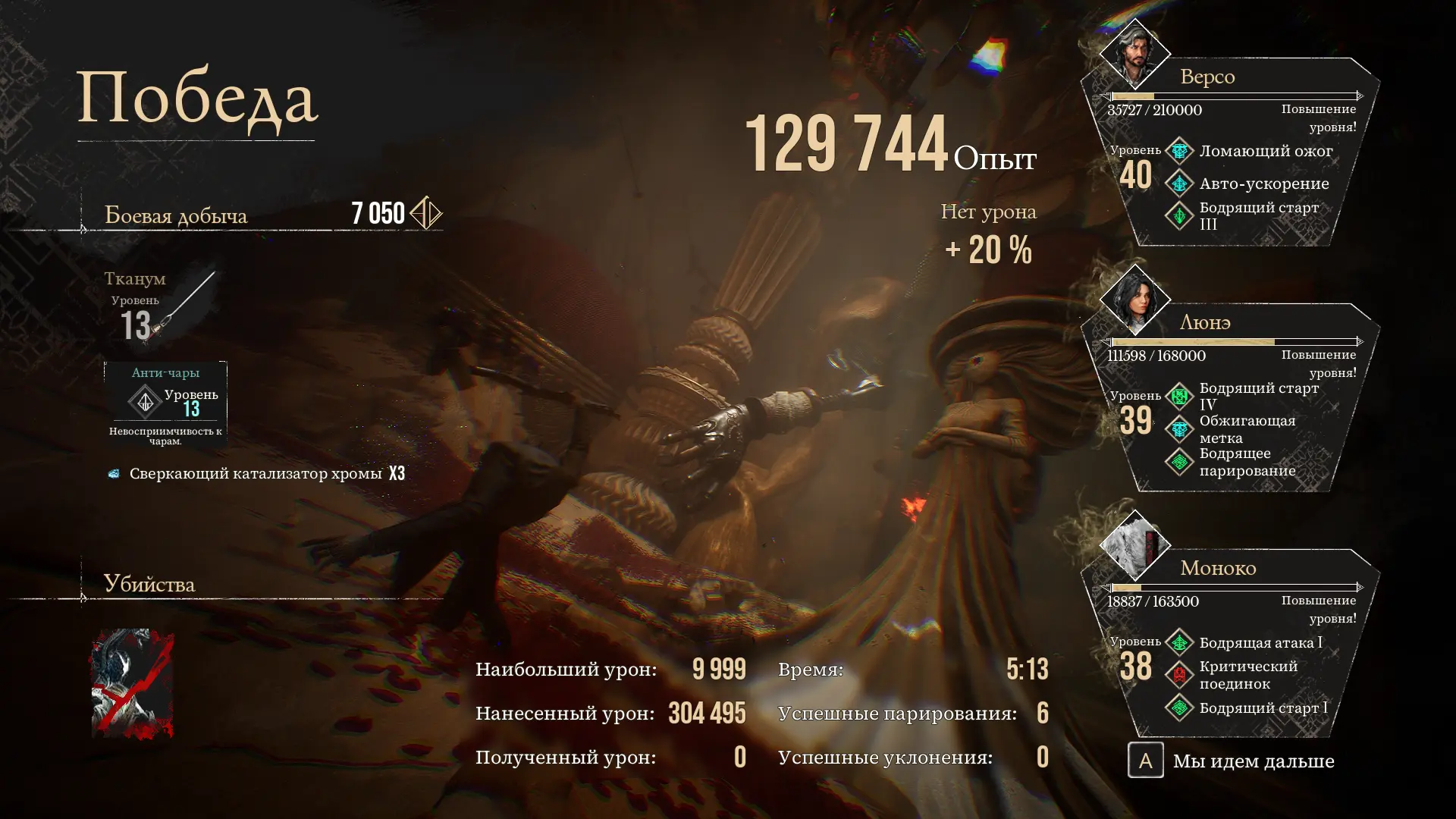
Task: Select Моноко's Бодрящая атака I icon
Action: click(1179, 642)
